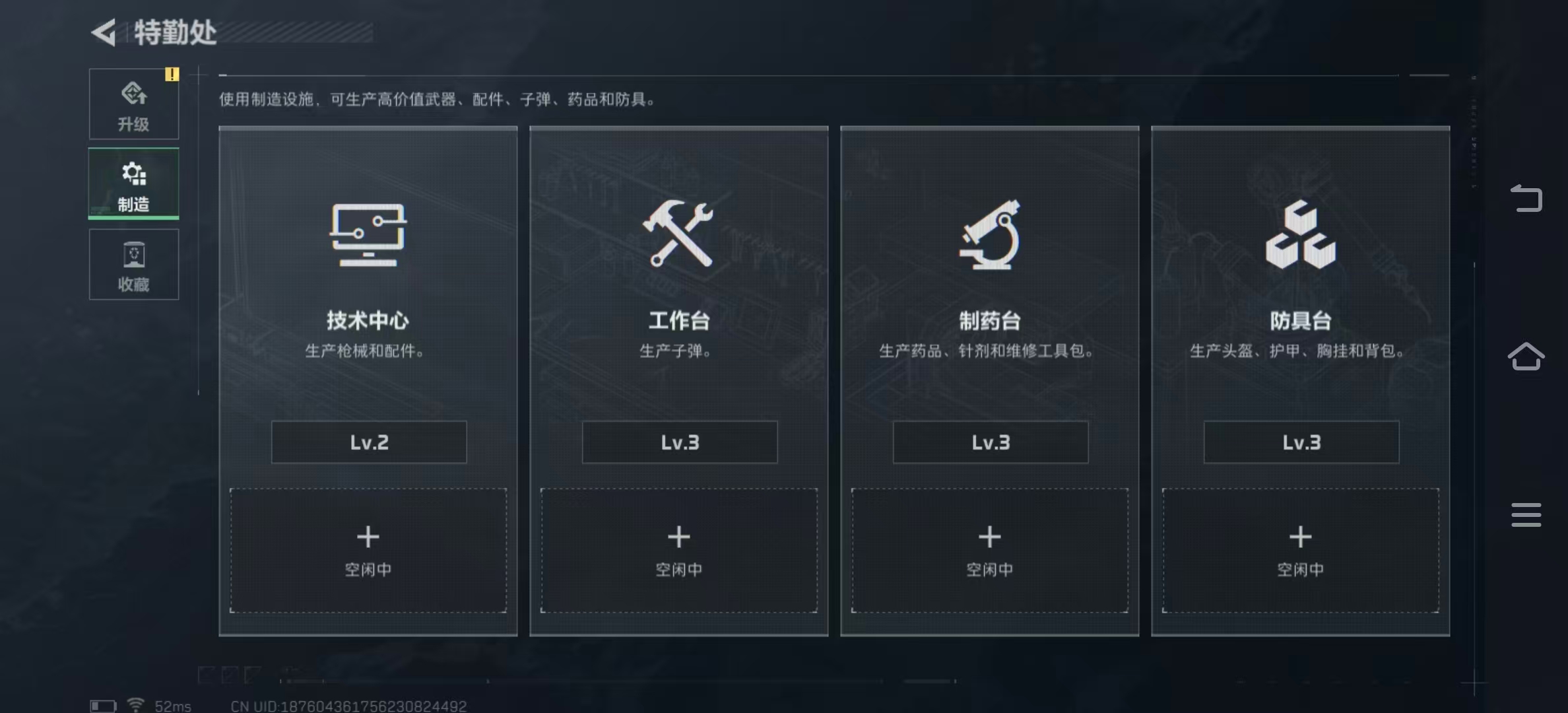The height and width of the screenshot is (713, 1568).
Task: Open the 制造 manufacturing gear icon
Action: [134, 174]
